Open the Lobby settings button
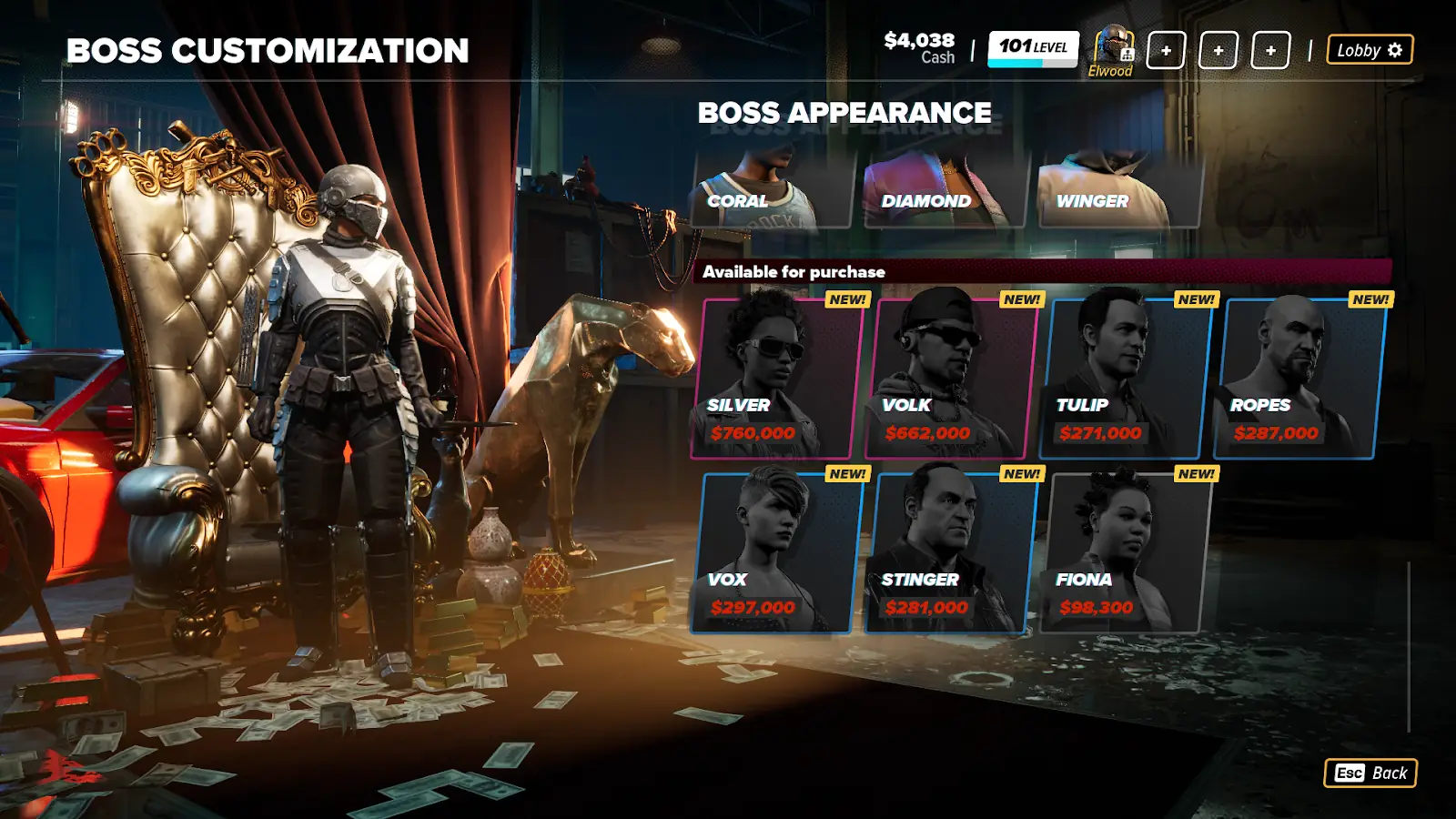The height and width of the screenshot is (819, 1456). pos(1370,50)
